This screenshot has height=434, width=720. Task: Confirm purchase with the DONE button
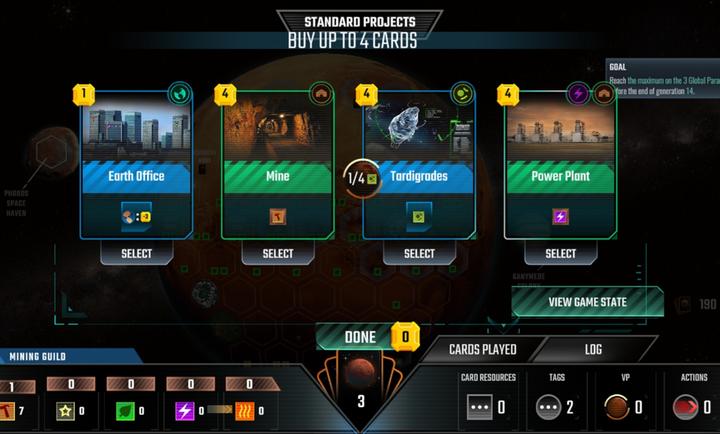coord(360,337)
